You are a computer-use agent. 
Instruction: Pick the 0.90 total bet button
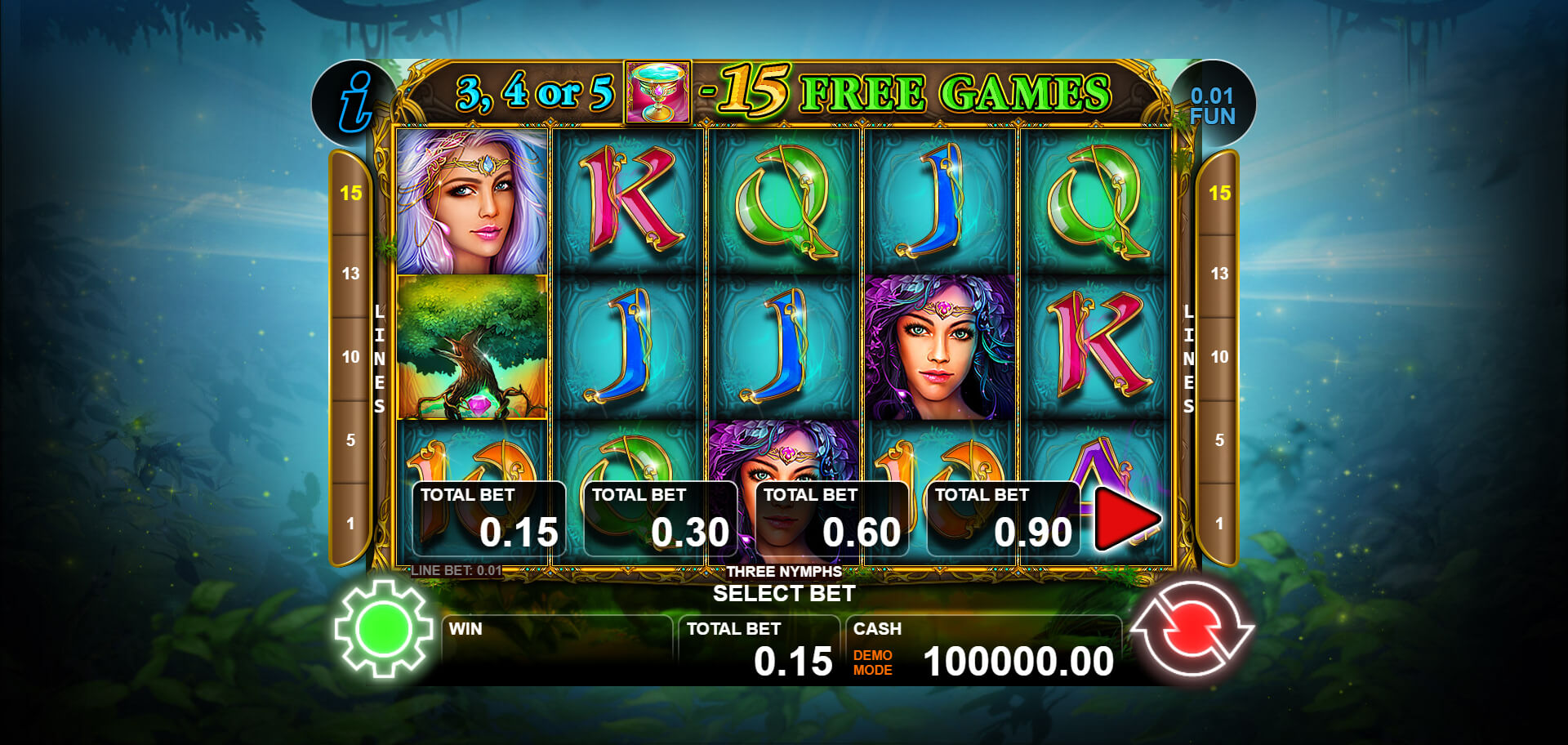[1003, 520]
